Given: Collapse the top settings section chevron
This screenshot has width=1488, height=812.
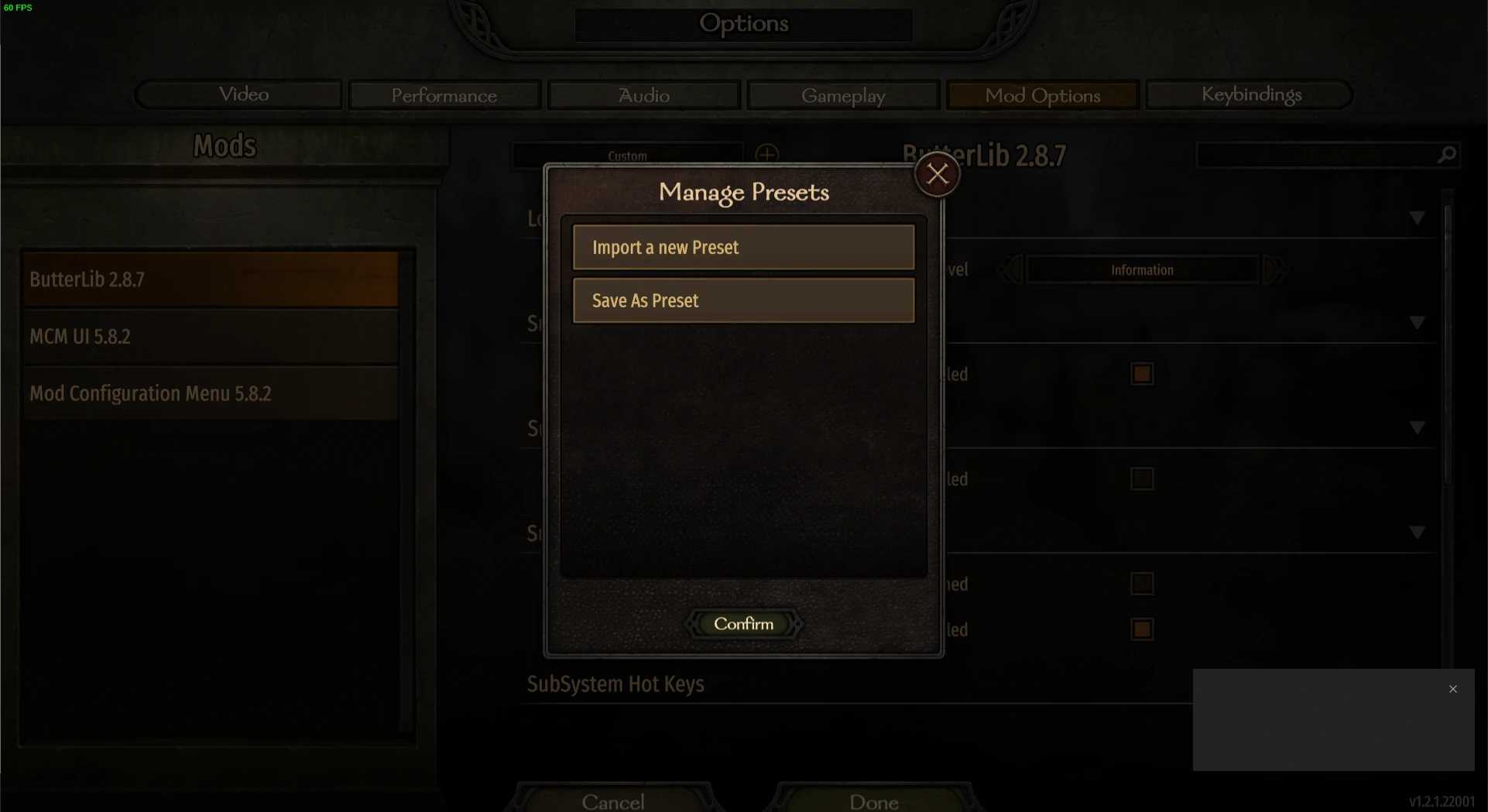Looking at the screenshot, I should (1418, 218).
